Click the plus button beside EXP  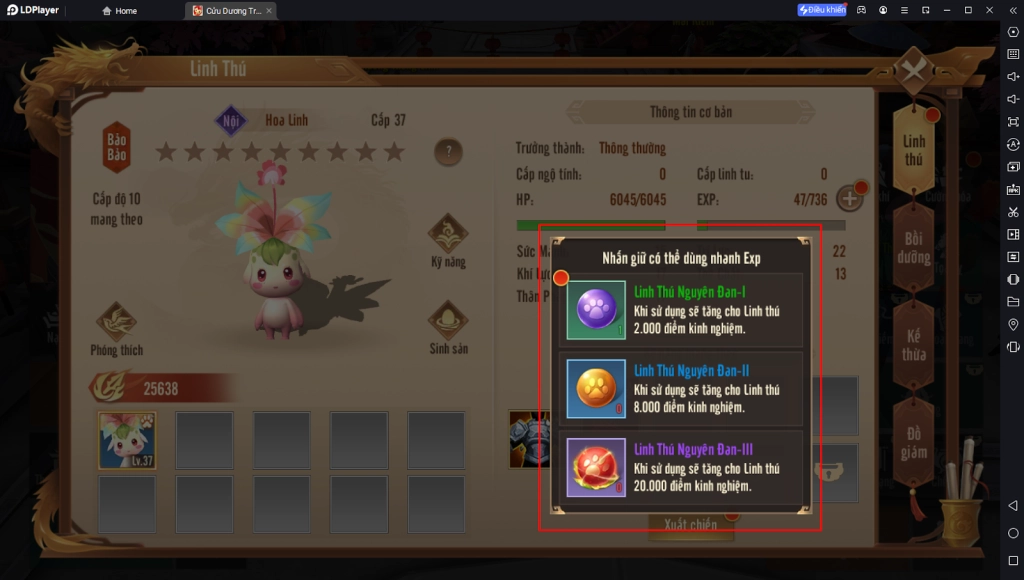tap(849, 198)
